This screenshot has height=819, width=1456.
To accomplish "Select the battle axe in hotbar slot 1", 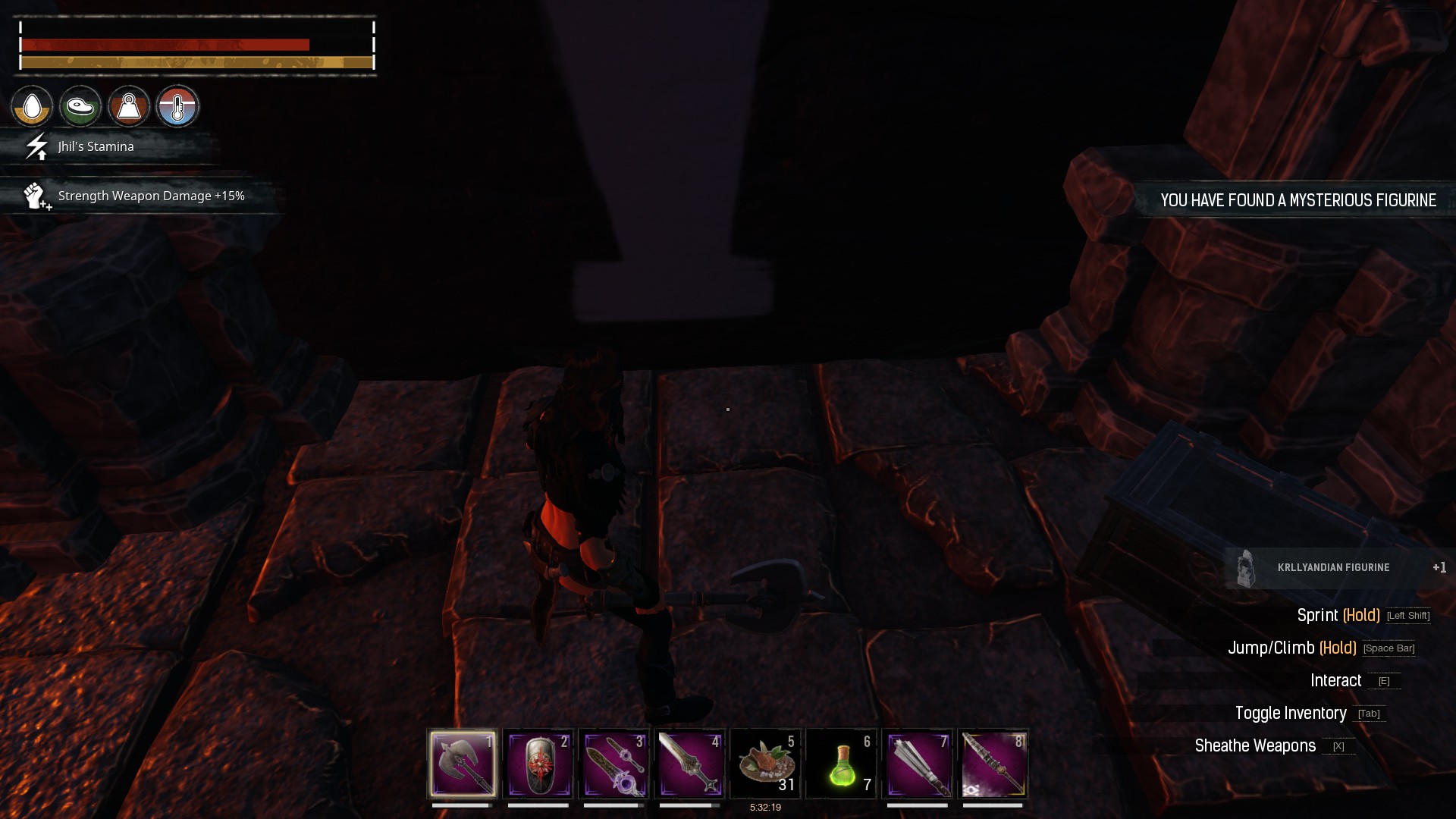I will point(463,764).
